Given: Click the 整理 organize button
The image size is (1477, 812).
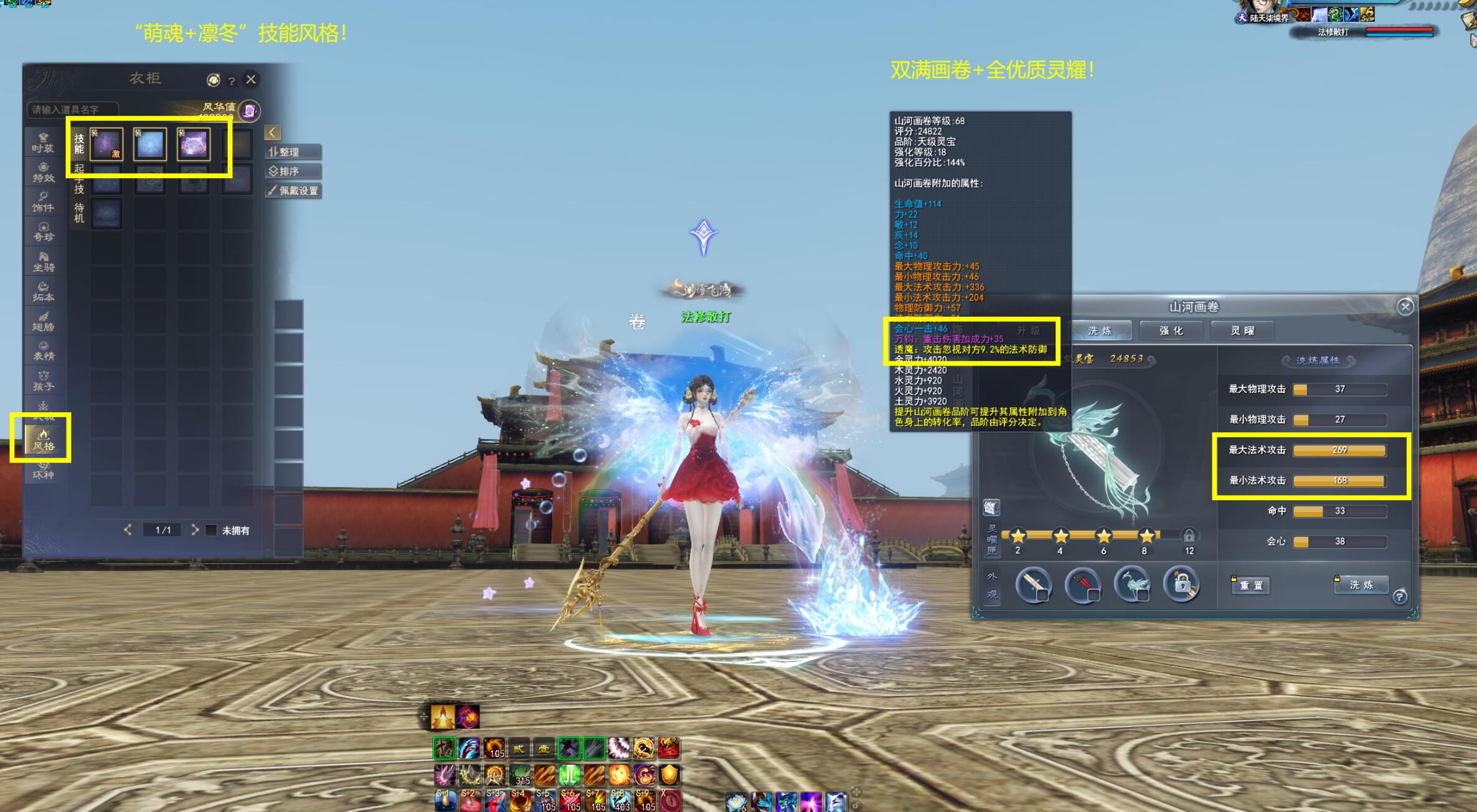Looking at the screenshot, I should pyautogui.click(x=293, y=152).
